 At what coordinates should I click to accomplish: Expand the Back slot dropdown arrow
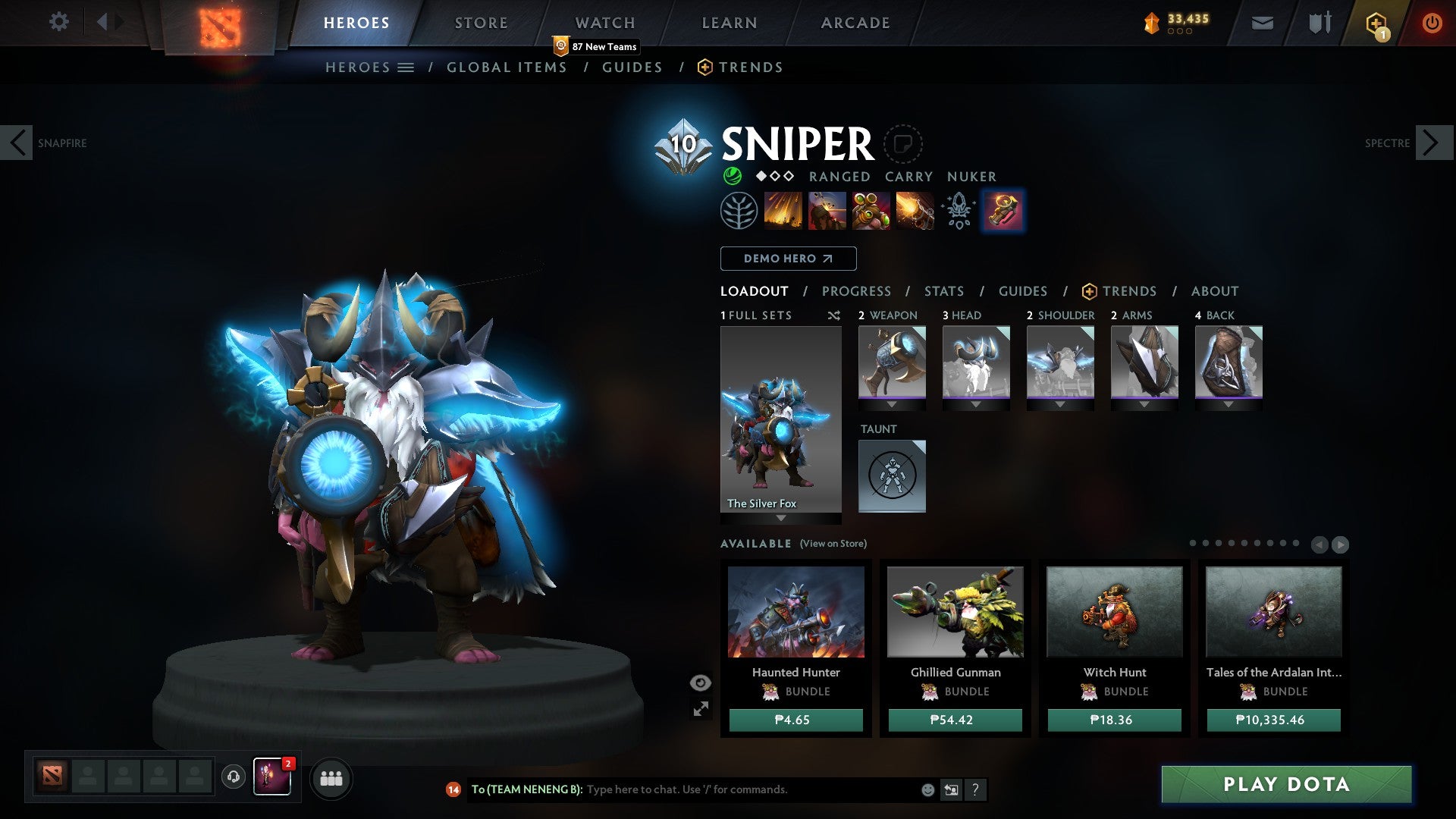tap(1228, 404)
